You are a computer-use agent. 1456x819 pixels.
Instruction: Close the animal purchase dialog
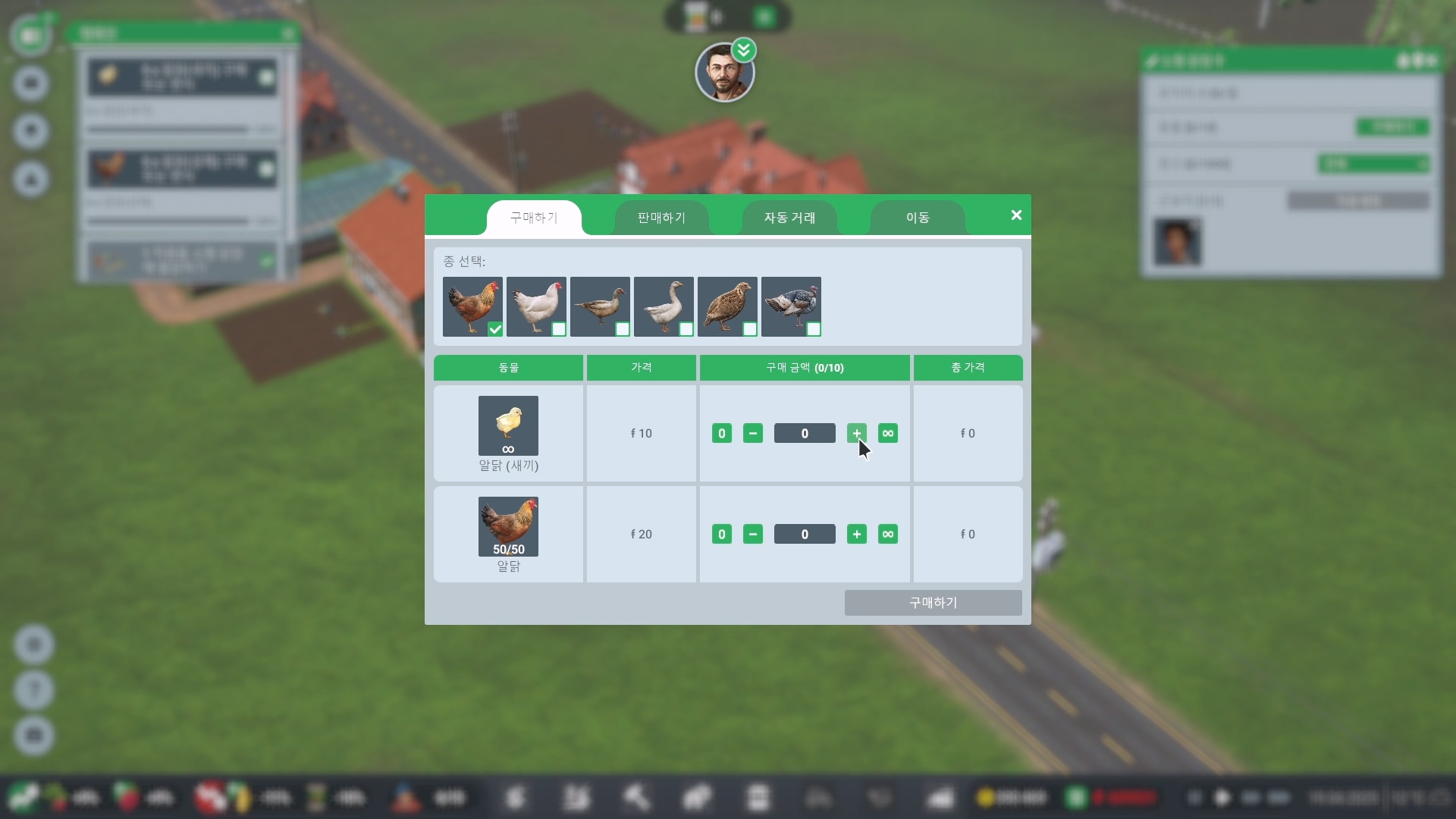point(1016,215)
